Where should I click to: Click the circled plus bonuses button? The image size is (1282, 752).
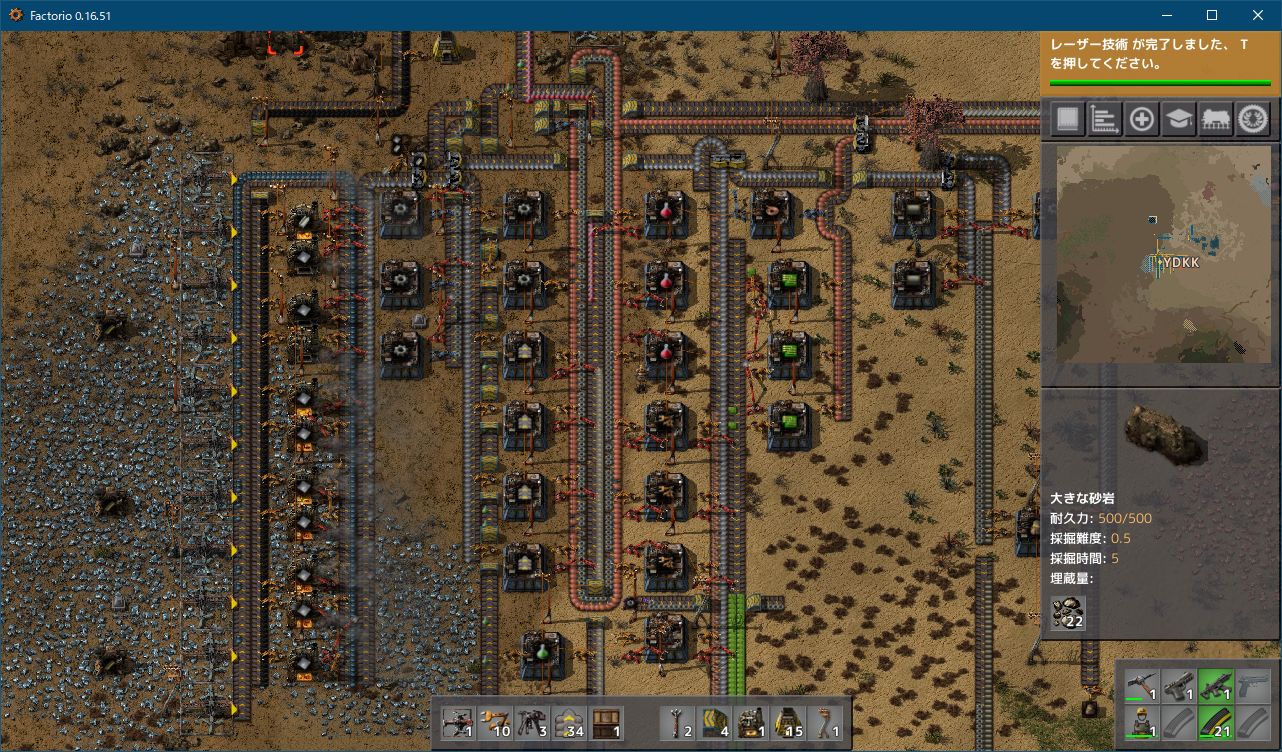click(1141, 120)
